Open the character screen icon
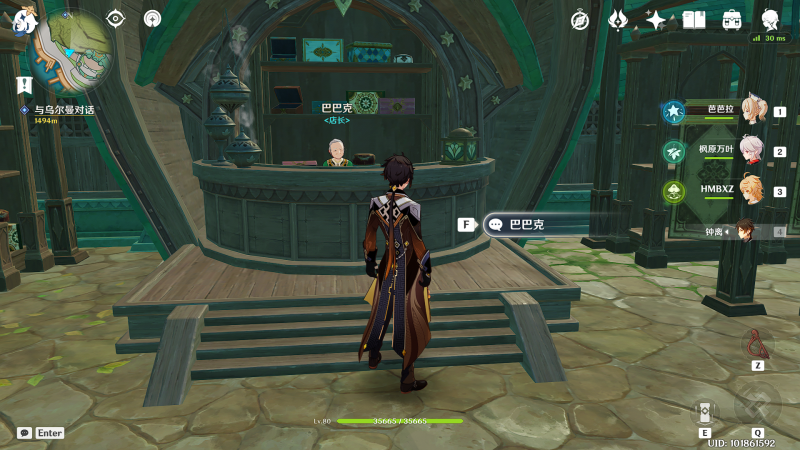The width and height of the screenshot is (800, 450). pos(771,19)
